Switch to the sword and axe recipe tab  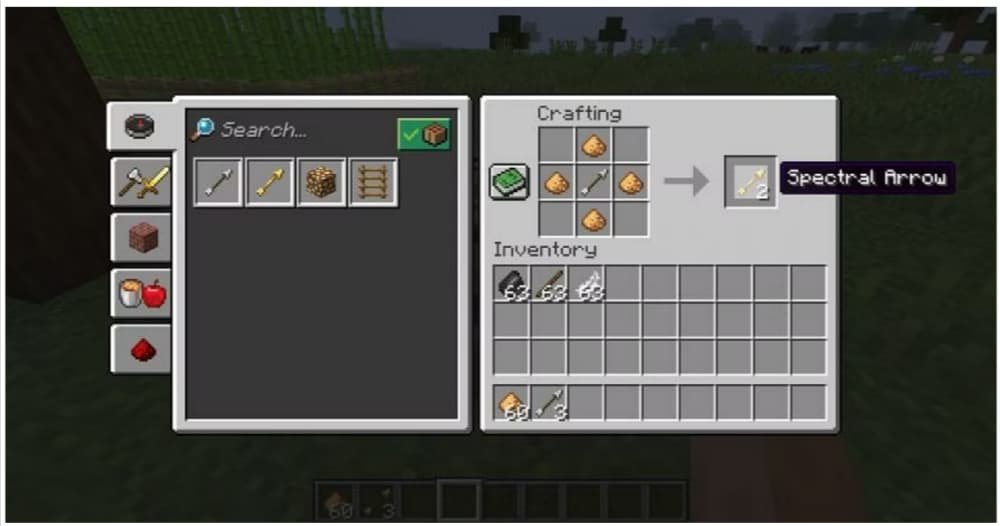point(139,182)
